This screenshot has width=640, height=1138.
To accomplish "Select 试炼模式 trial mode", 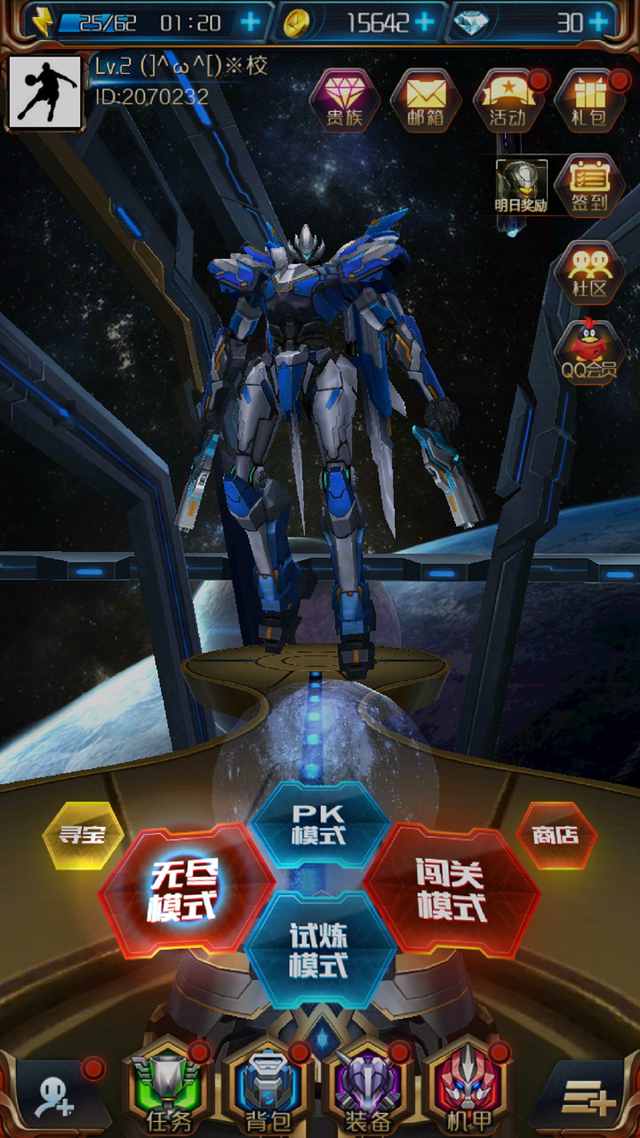I will [x=318, y=950].
